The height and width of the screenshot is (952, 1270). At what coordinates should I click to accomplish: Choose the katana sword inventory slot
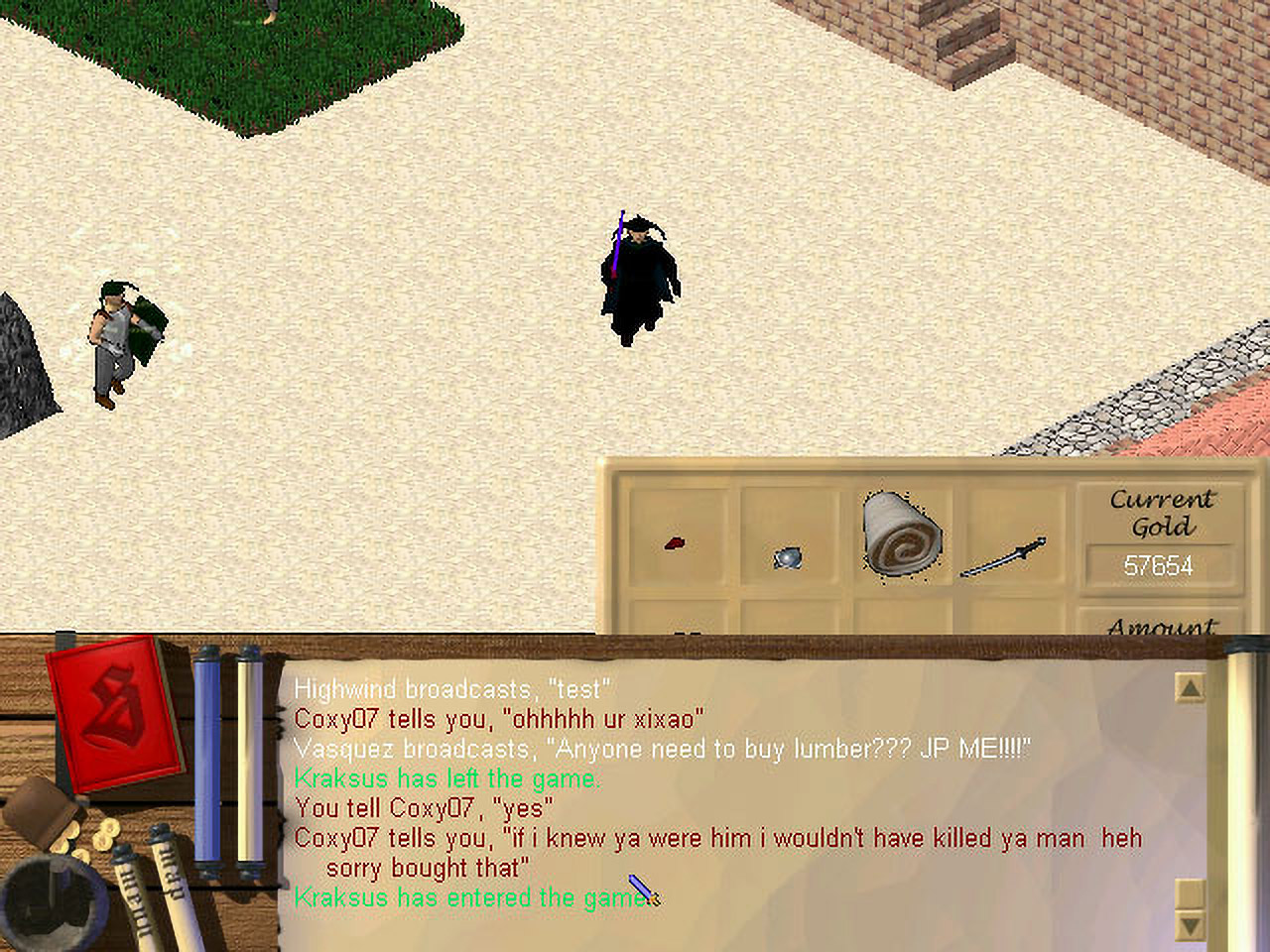coord(1004,557)
